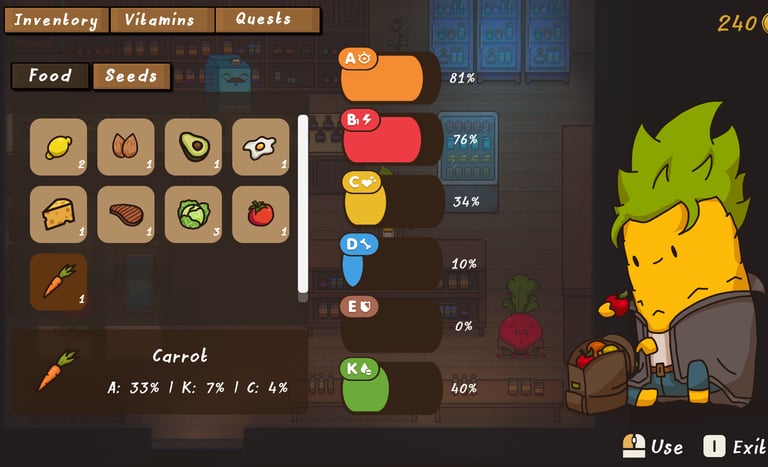This screenshot has width=768, height=467.
Task: Pick the avocado item slot
Action: click(x=193, y=147)
